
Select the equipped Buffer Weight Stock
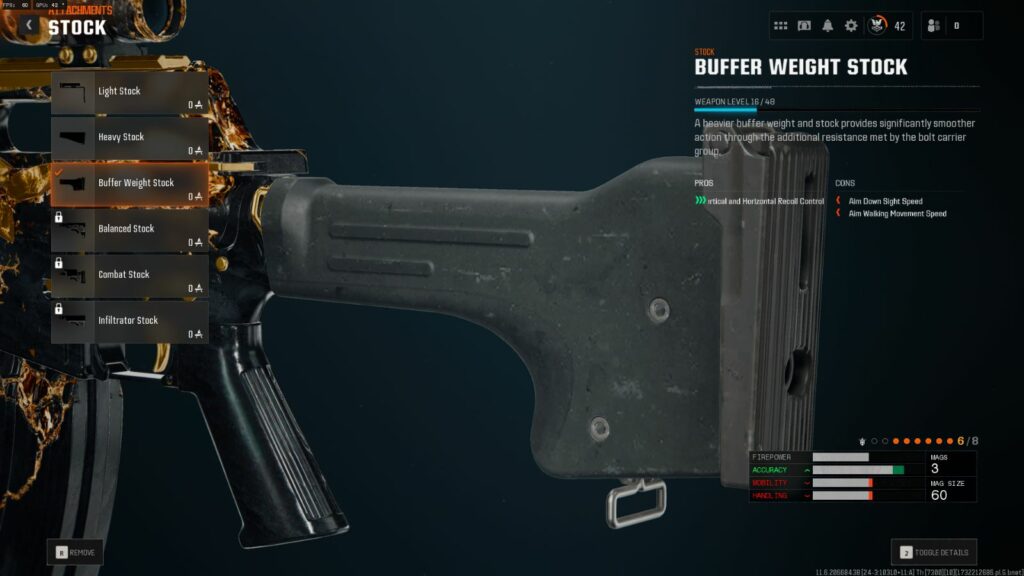coord(130,184)
